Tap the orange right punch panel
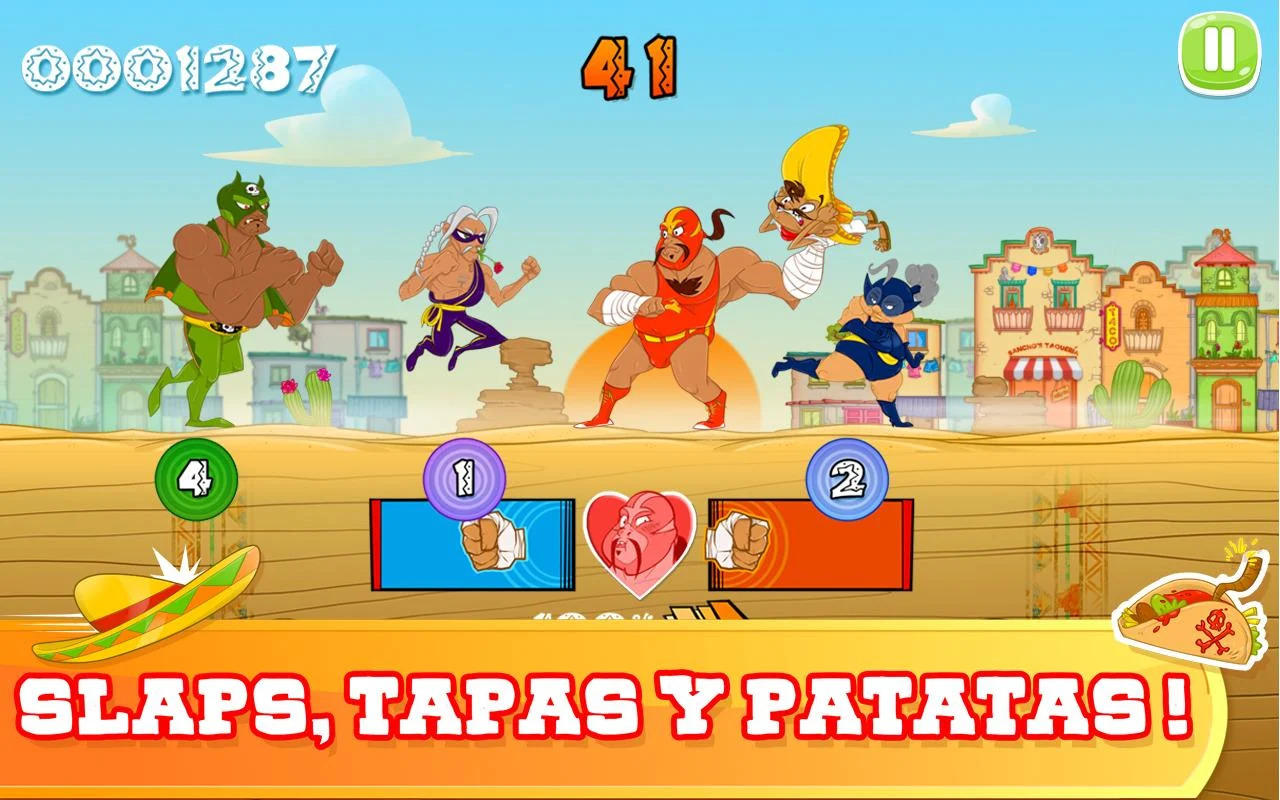1280x800 pixels. click(x=810, y=545)
